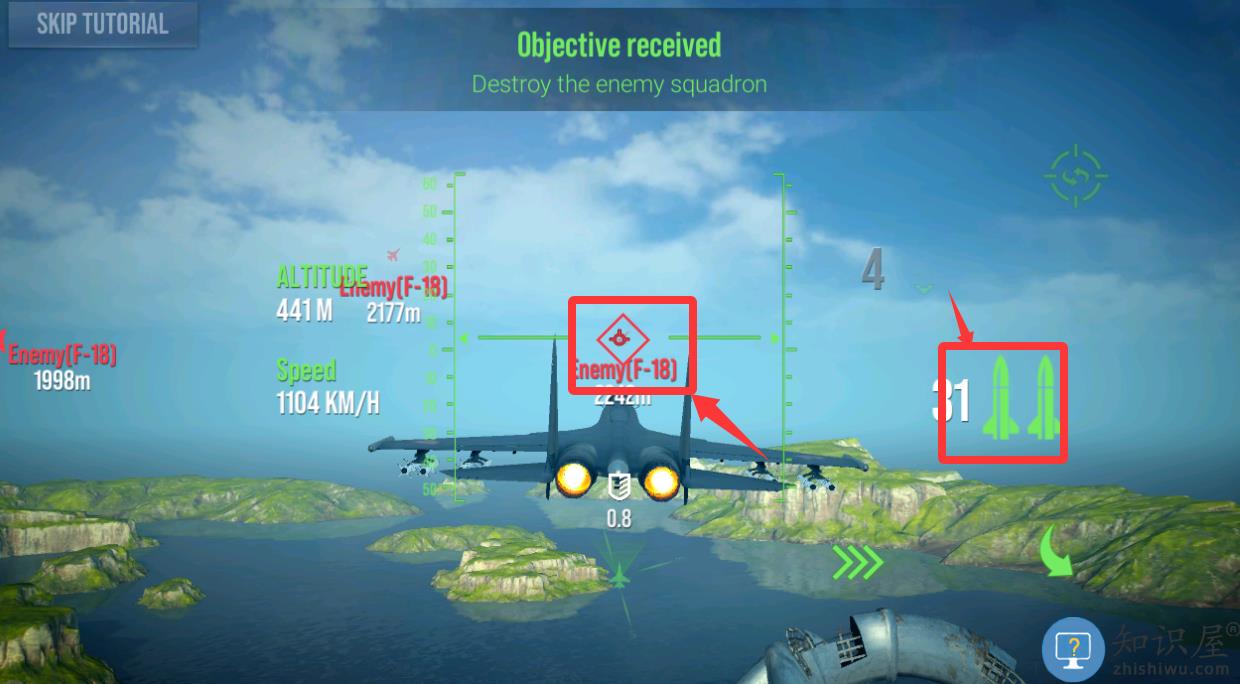Skip the tutorial
This screenshot has height=684, width=1240.
click(x=102, y=25)
